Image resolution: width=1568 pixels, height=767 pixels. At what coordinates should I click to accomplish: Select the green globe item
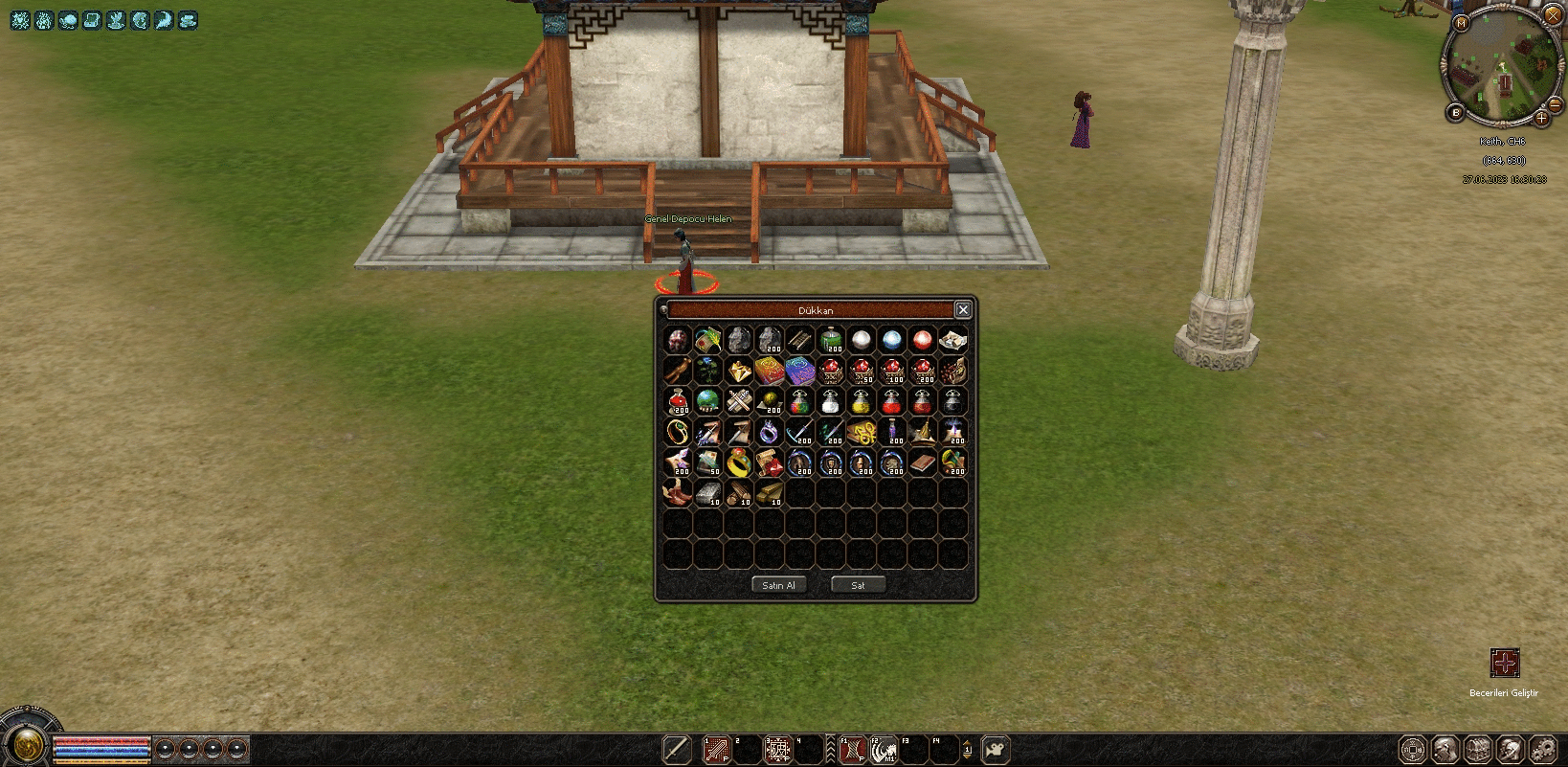(707, 401)
